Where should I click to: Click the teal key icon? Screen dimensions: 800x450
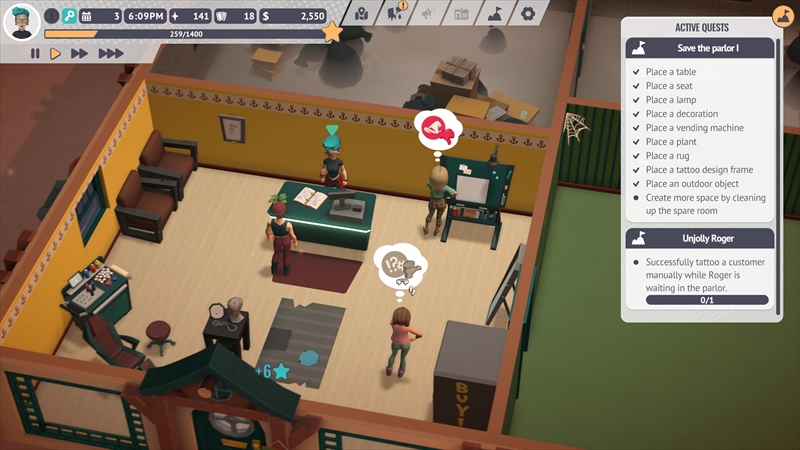point(69,16)
